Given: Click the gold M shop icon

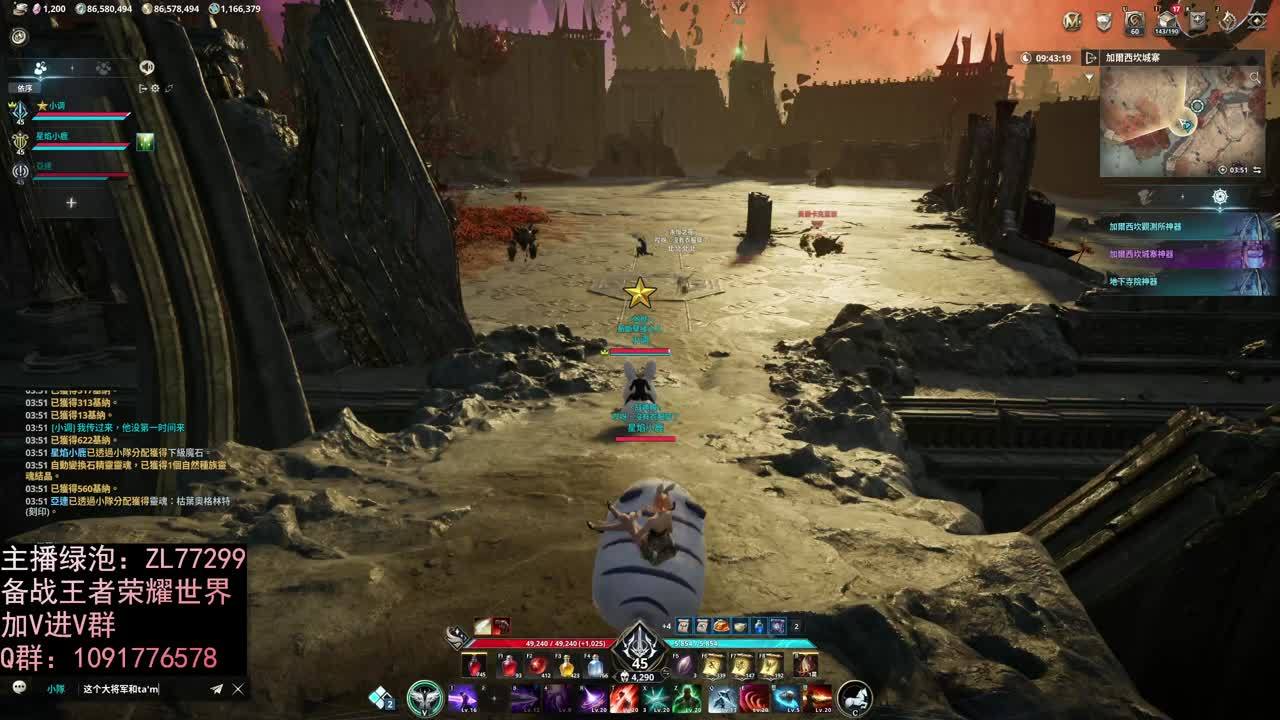Looking at the screenshot, I should 1072,21.
